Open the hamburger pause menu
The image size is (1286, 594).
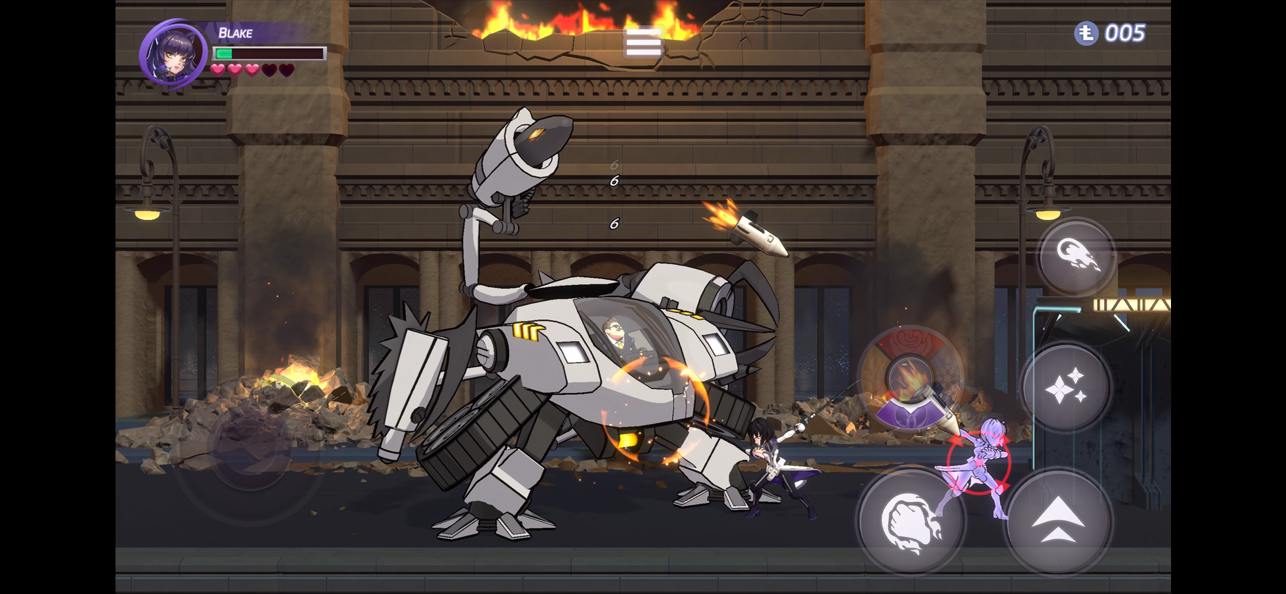[643, 42]
